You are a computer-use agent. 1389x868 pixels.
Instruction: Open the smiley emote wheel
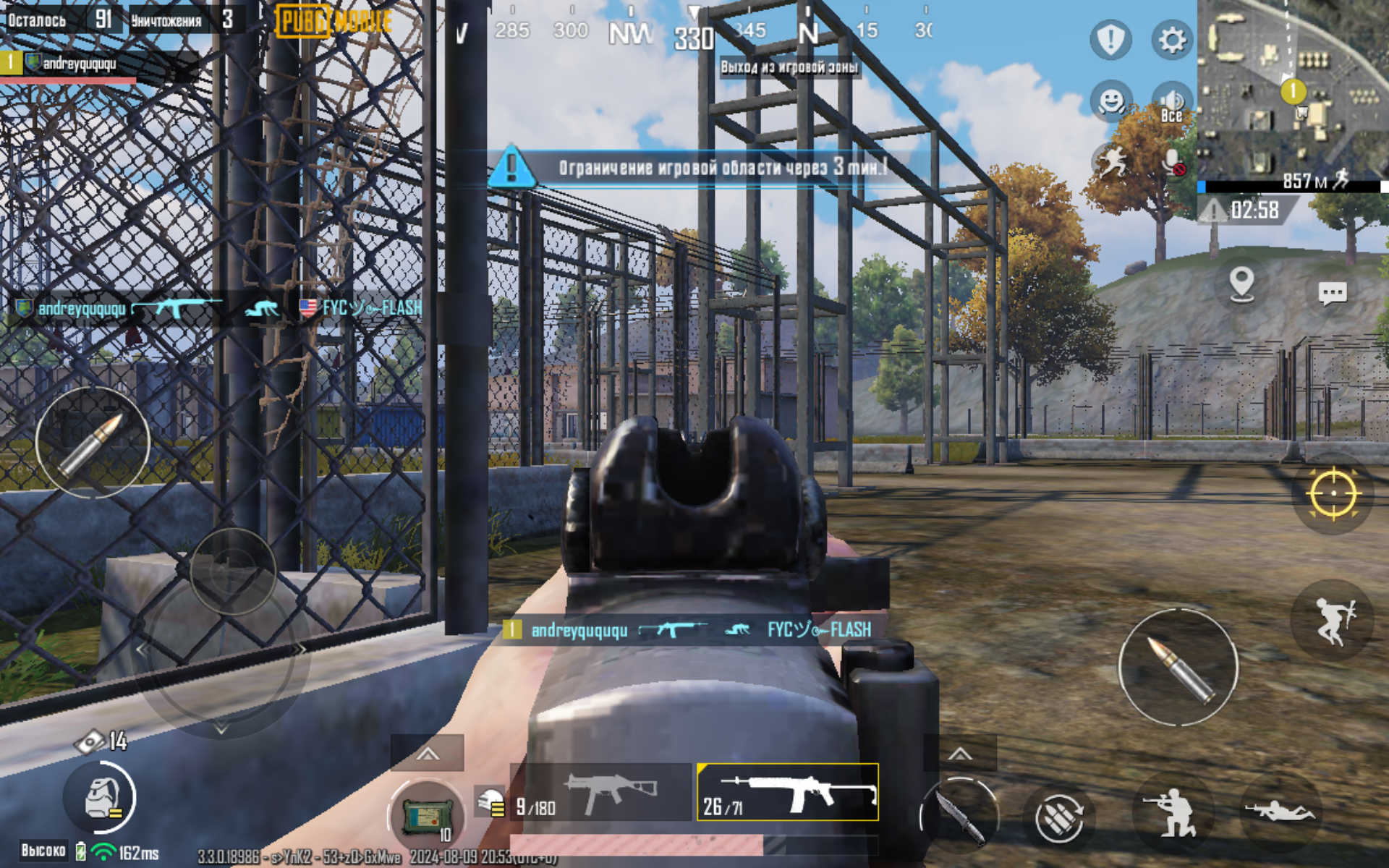[x=1110, y=101]
